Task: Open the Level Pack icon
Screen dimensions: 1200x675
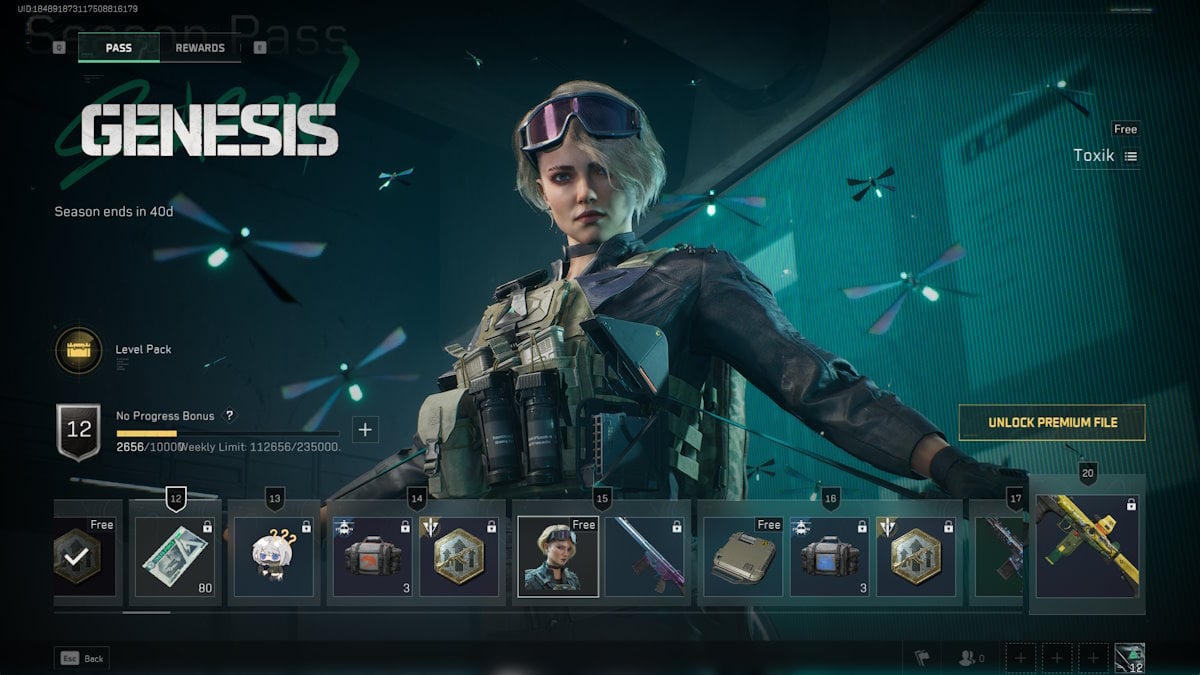Action: (x=78, y=351)
